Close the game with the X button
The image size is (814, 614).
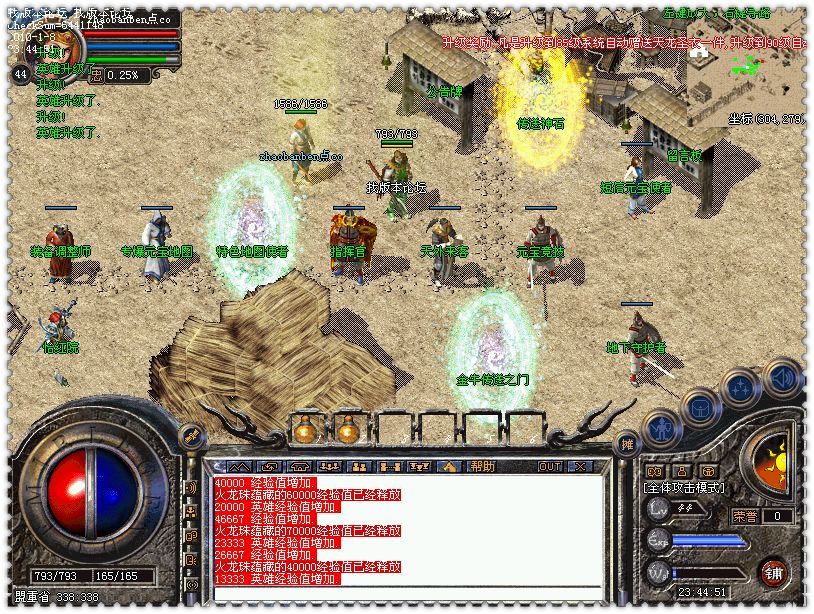pos(579,466)
